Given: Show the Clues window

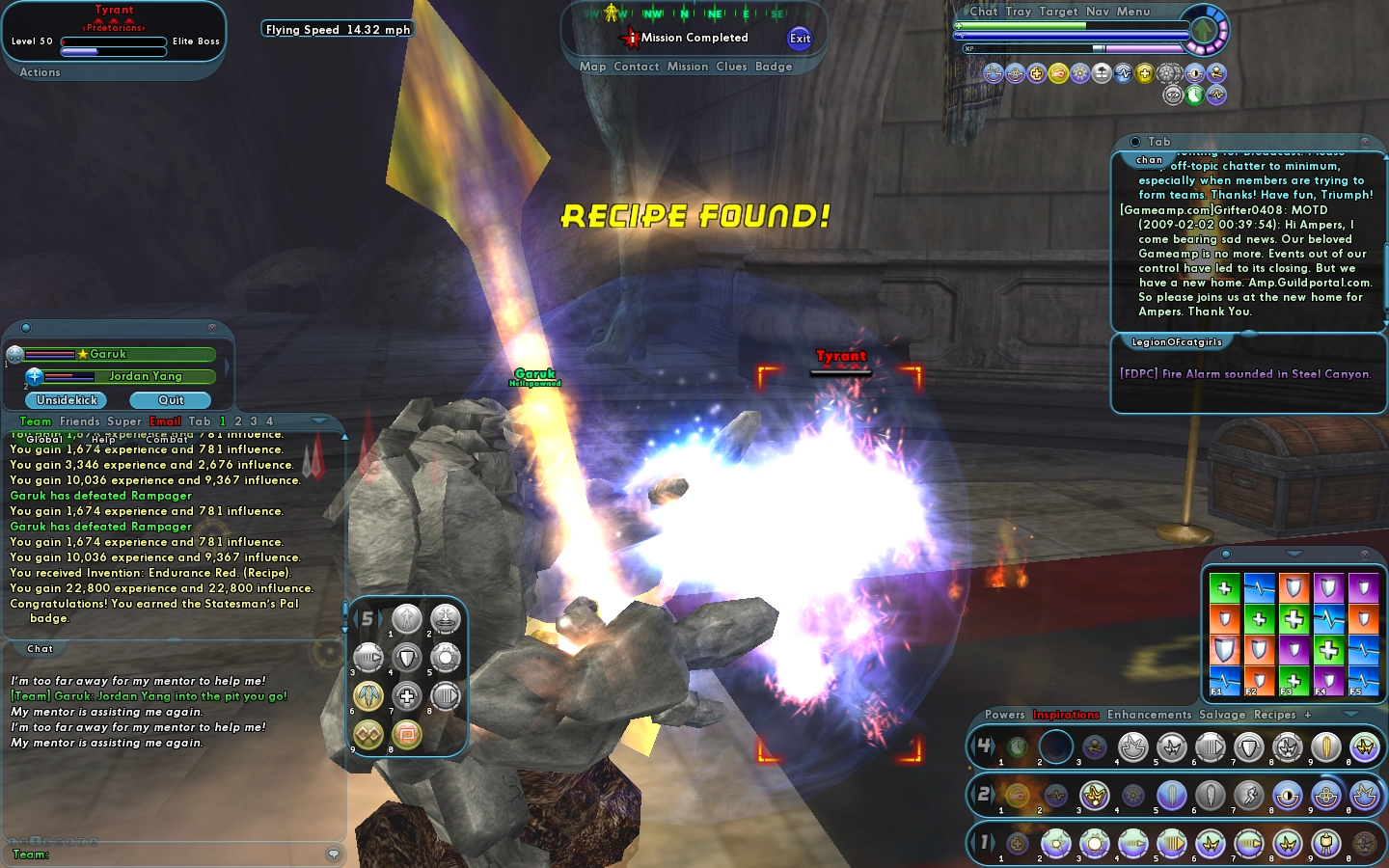Looking at the screenshot, I should 731,67.
